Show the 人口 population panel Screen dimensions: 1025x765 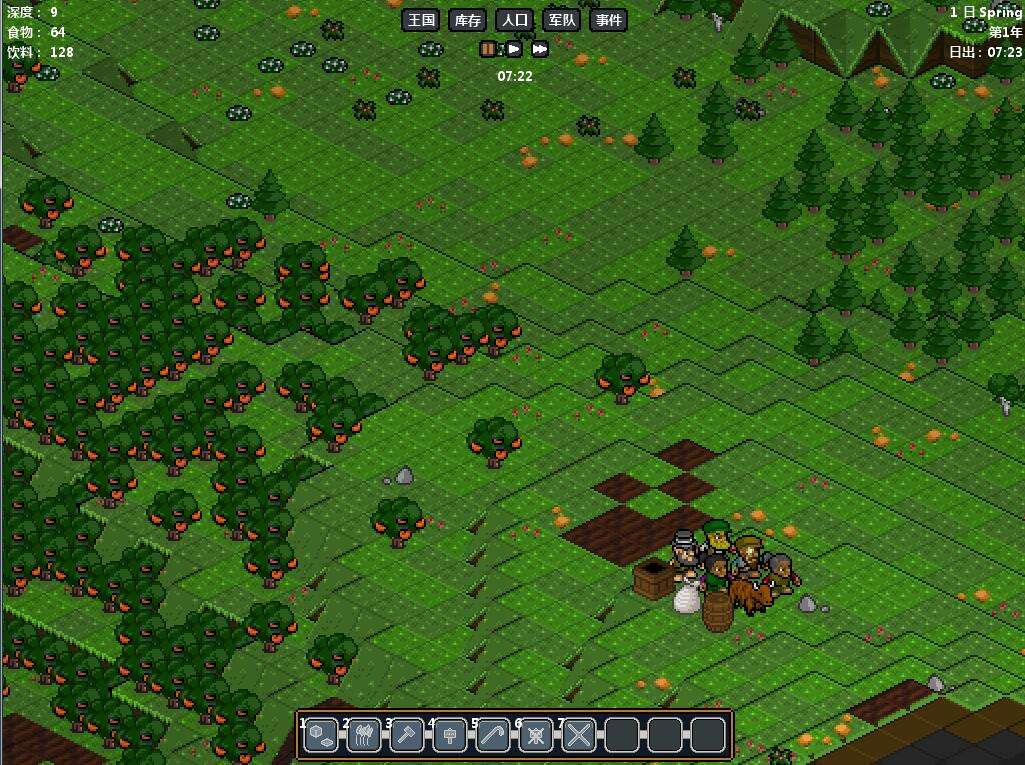515,20
